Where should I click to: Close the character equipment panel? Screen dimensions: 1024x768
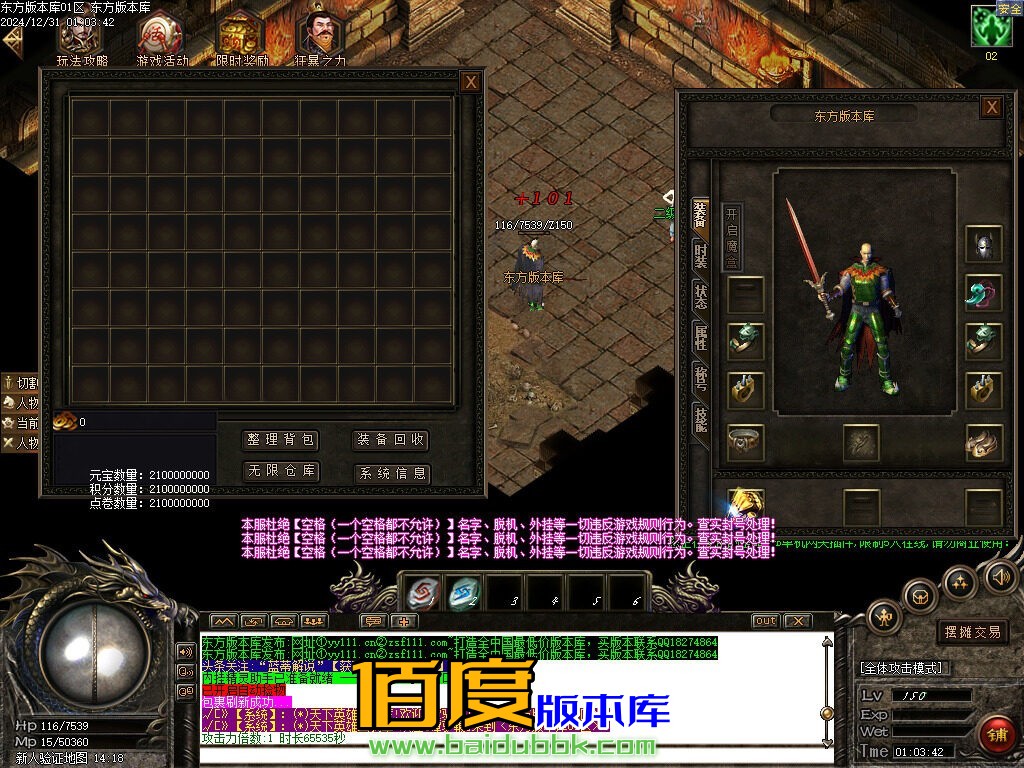tap(991, 107)
